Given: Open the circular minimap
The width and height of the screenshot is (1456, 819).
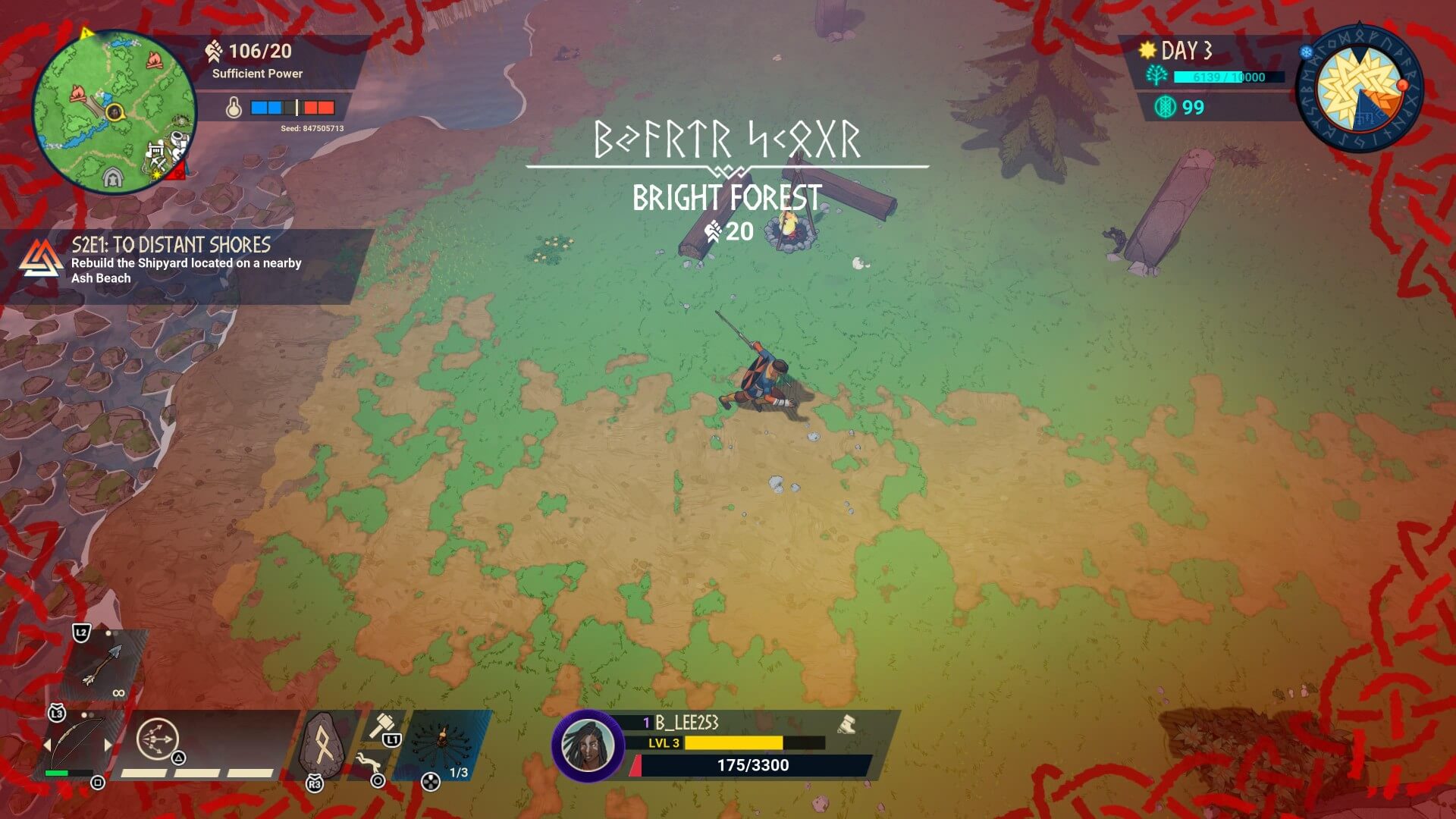Looking at the screenshot, I should [114, 111].
